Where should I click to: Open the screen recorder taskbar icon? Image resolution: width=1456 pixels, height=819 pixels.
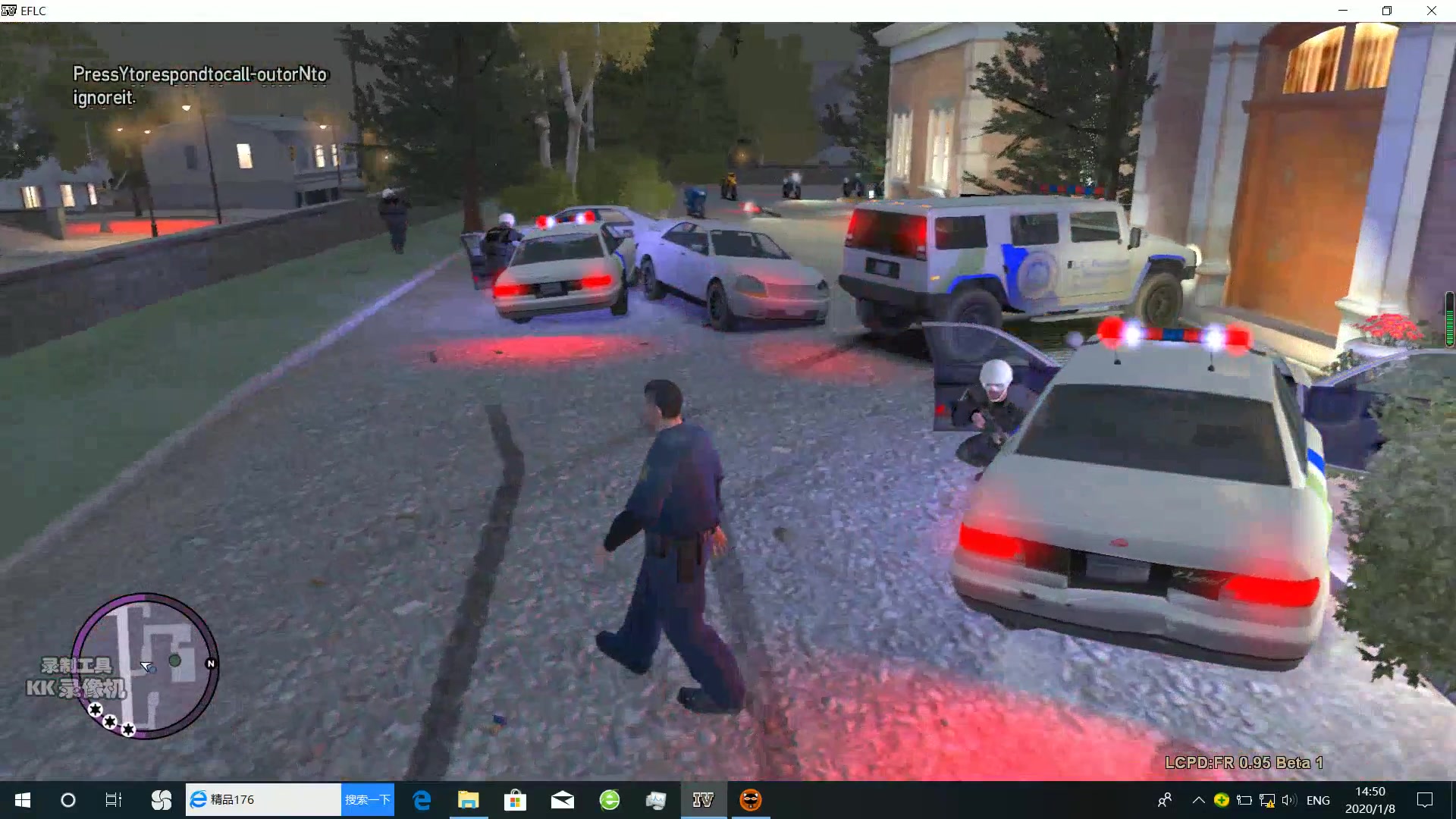click(x=656, y=799)
